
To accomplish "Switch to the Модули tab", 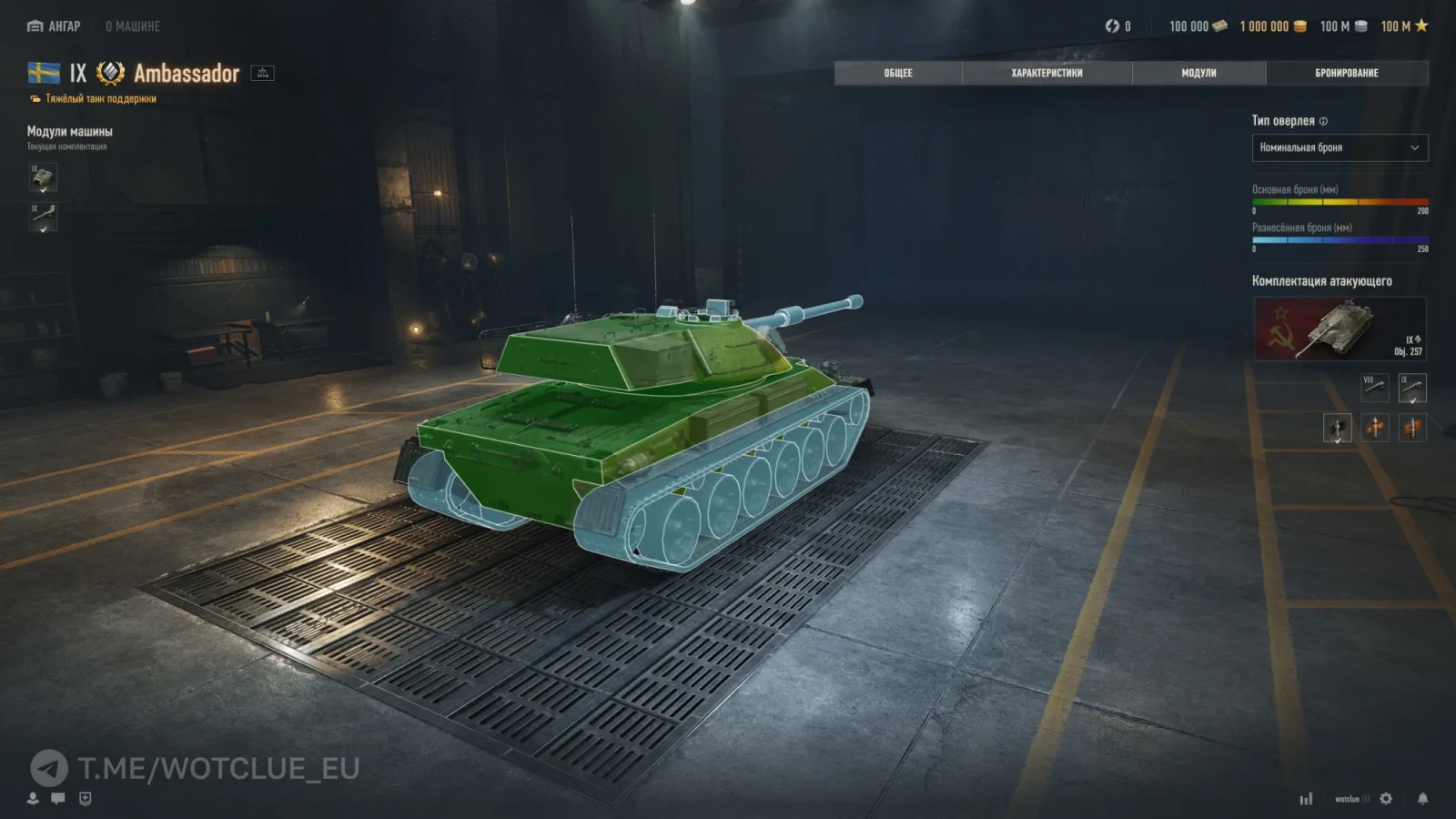I will (1198, 73).
